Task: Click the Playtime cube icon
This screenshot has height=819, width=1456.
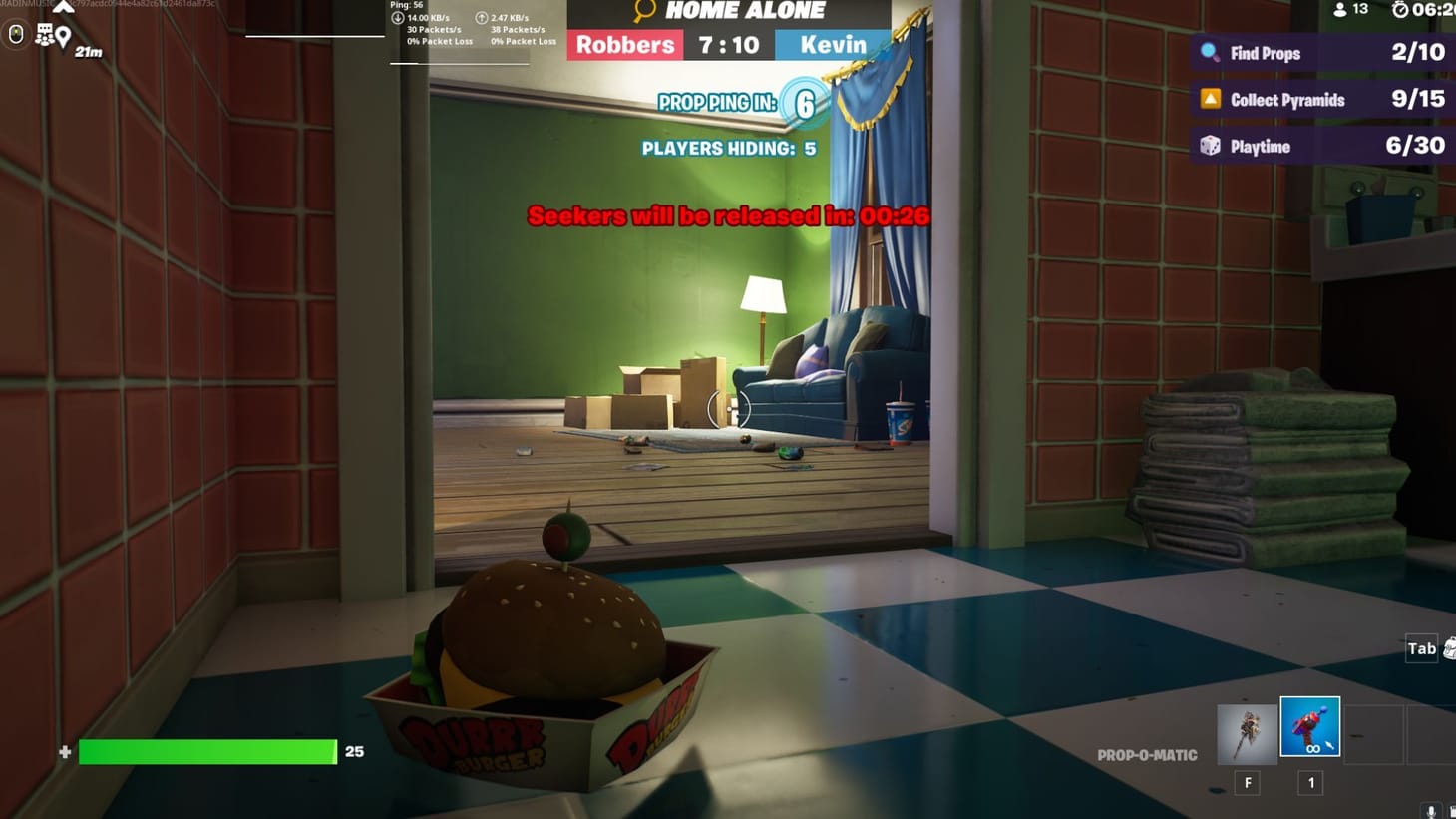Action: click(1210, 146)
